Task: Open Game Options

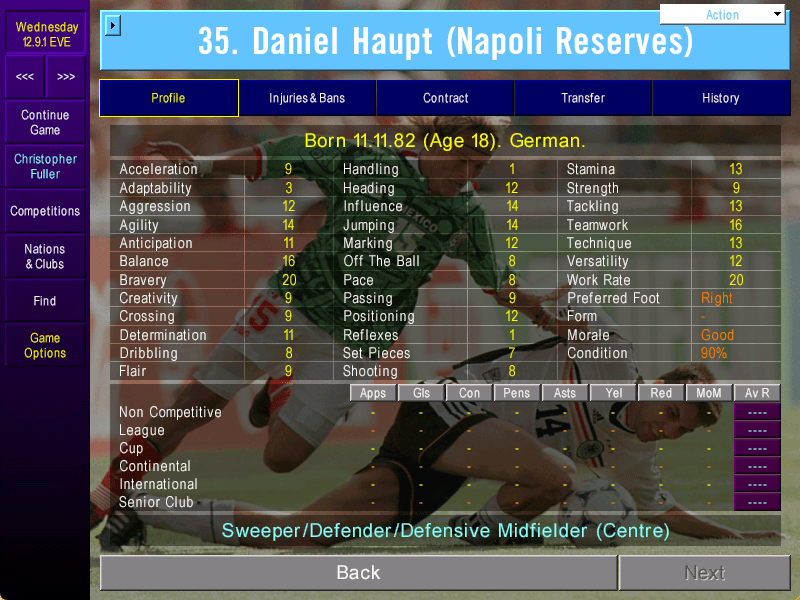Action: (x=45, y=346)
